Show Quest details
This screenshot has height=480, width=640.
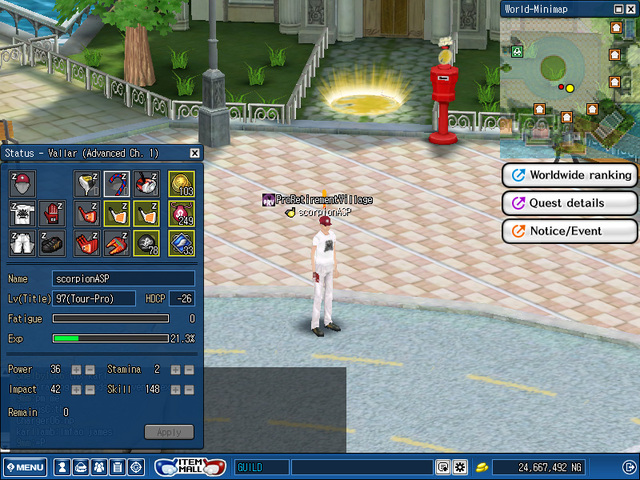pos(570,203)
